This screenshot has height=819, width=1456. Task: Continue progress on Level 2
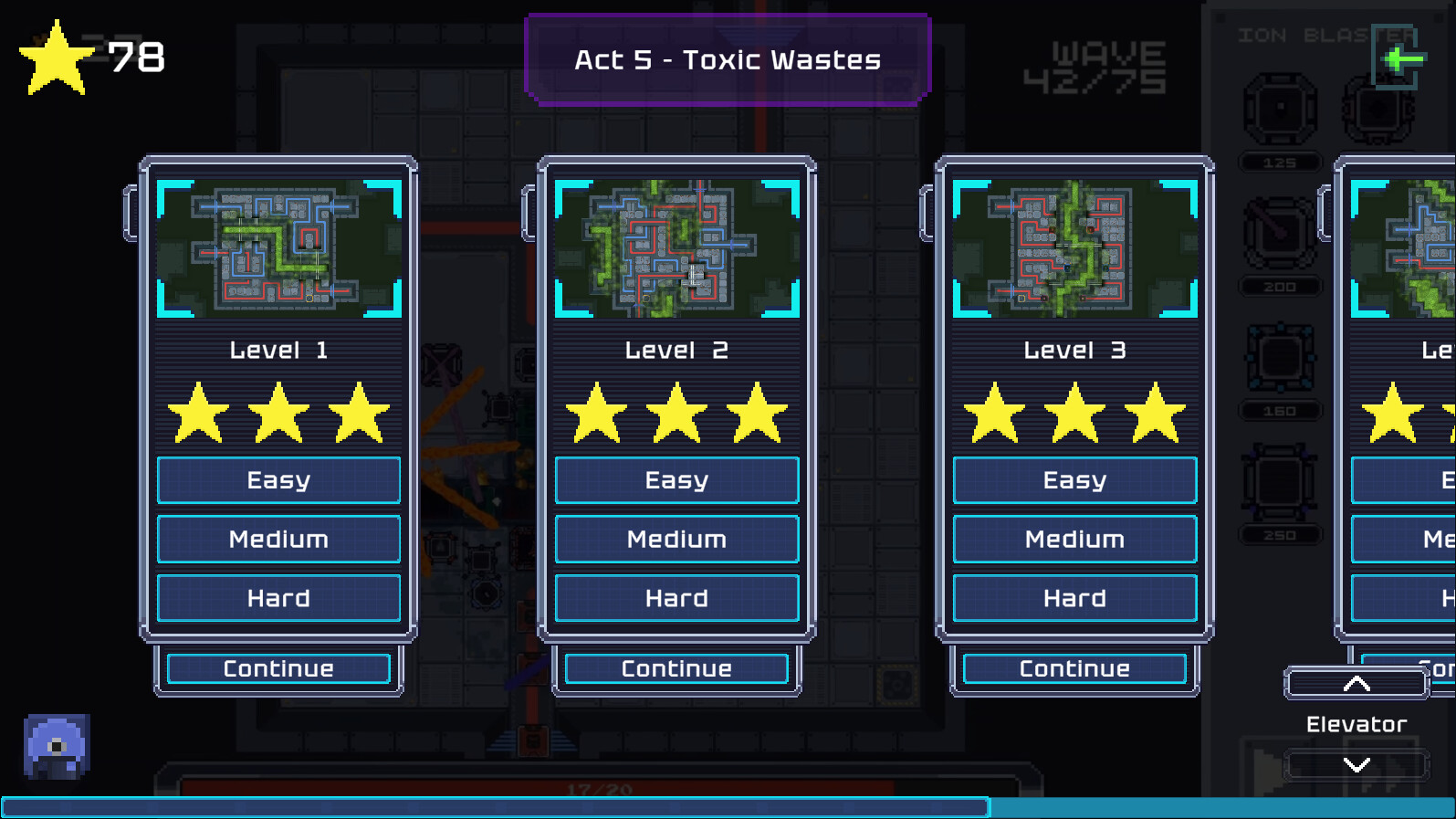(676, 668)
